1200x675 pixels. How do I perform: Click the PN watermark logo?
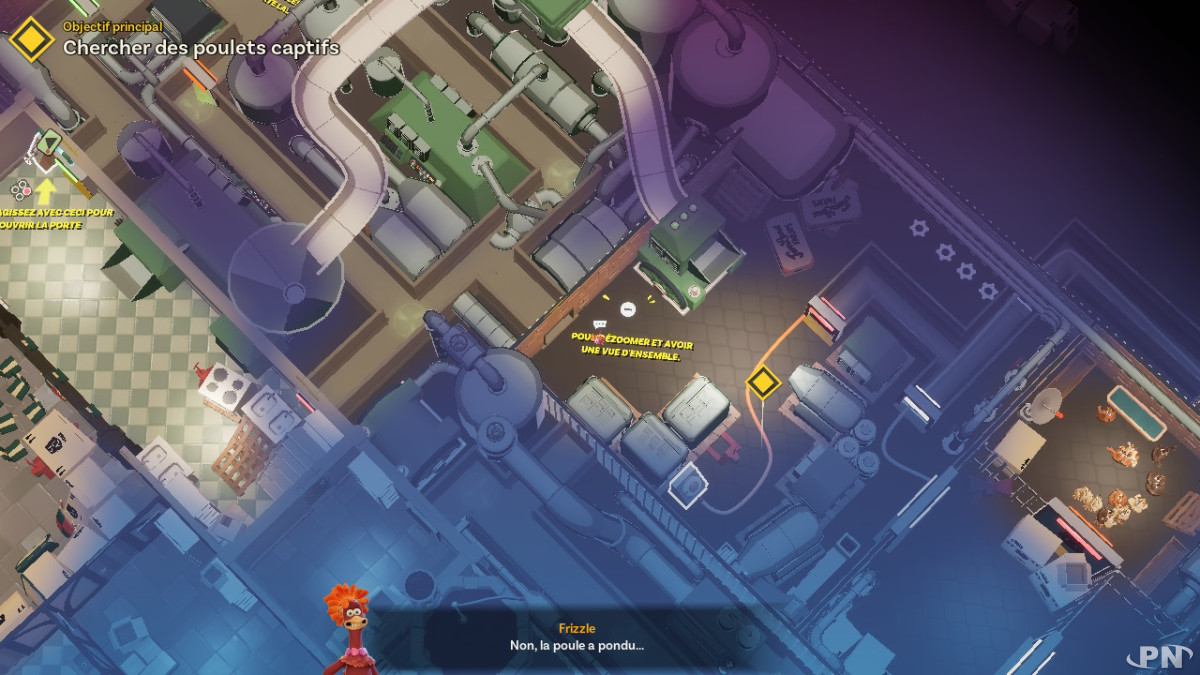(1158, 656)
